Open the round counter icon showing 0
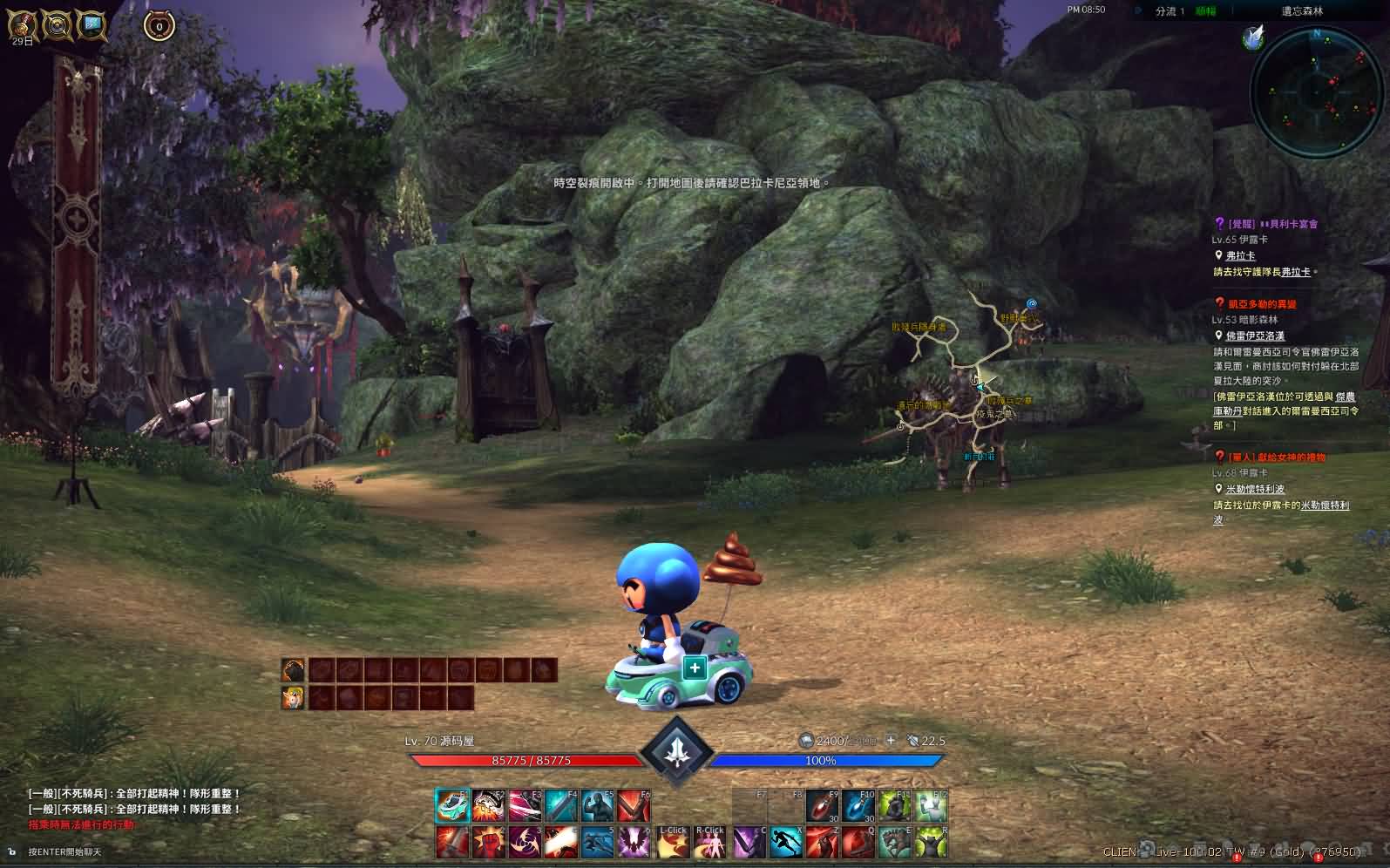The image size is (1390, 868). coord(159,26)
